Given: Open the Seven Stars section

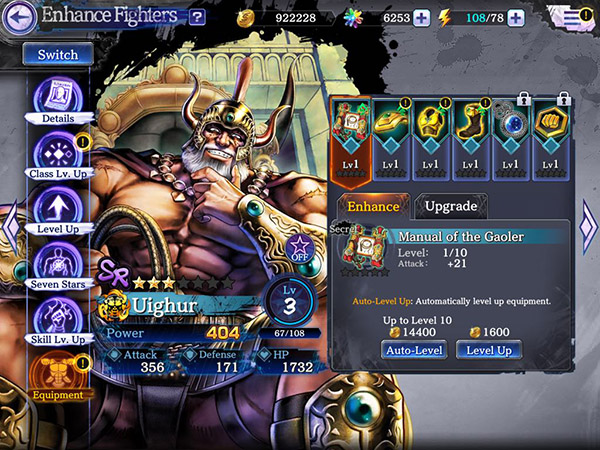Looking at the screenshot, I should coord(57,262).
